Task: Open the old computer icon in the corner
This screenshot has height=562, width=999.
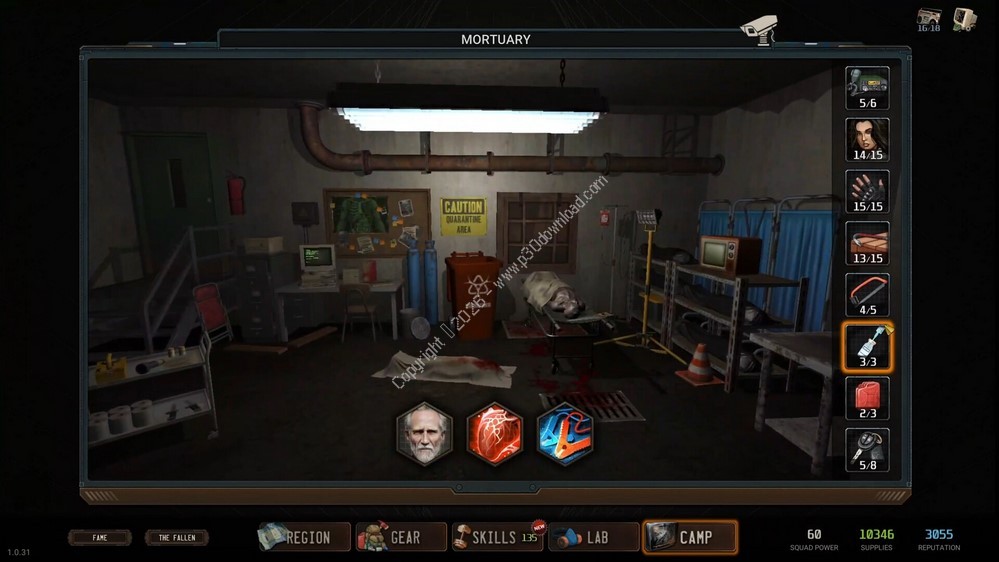Action: click(965, 19)
